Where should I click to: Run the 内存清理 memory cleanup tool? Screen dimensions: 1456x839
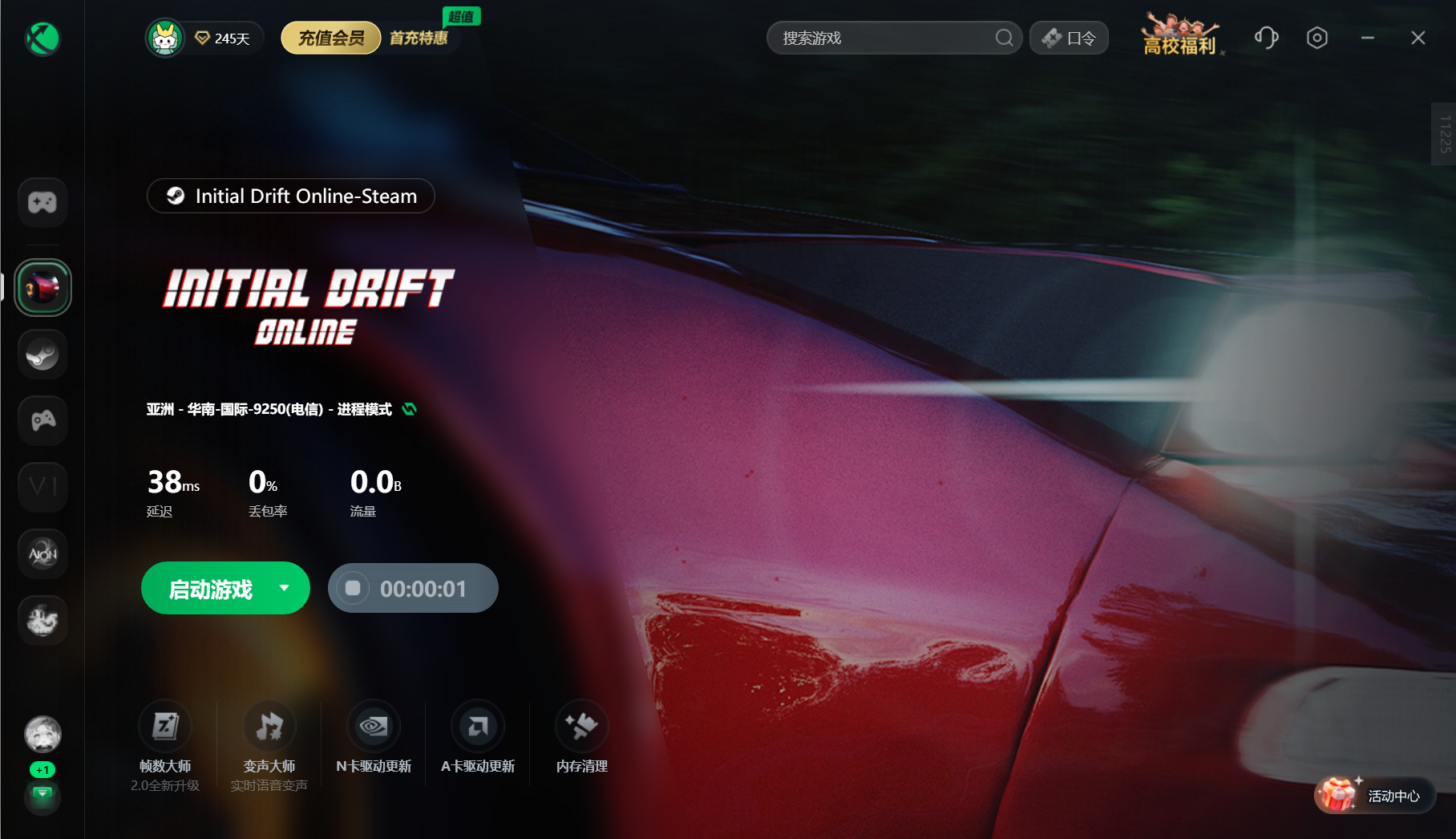582,728
